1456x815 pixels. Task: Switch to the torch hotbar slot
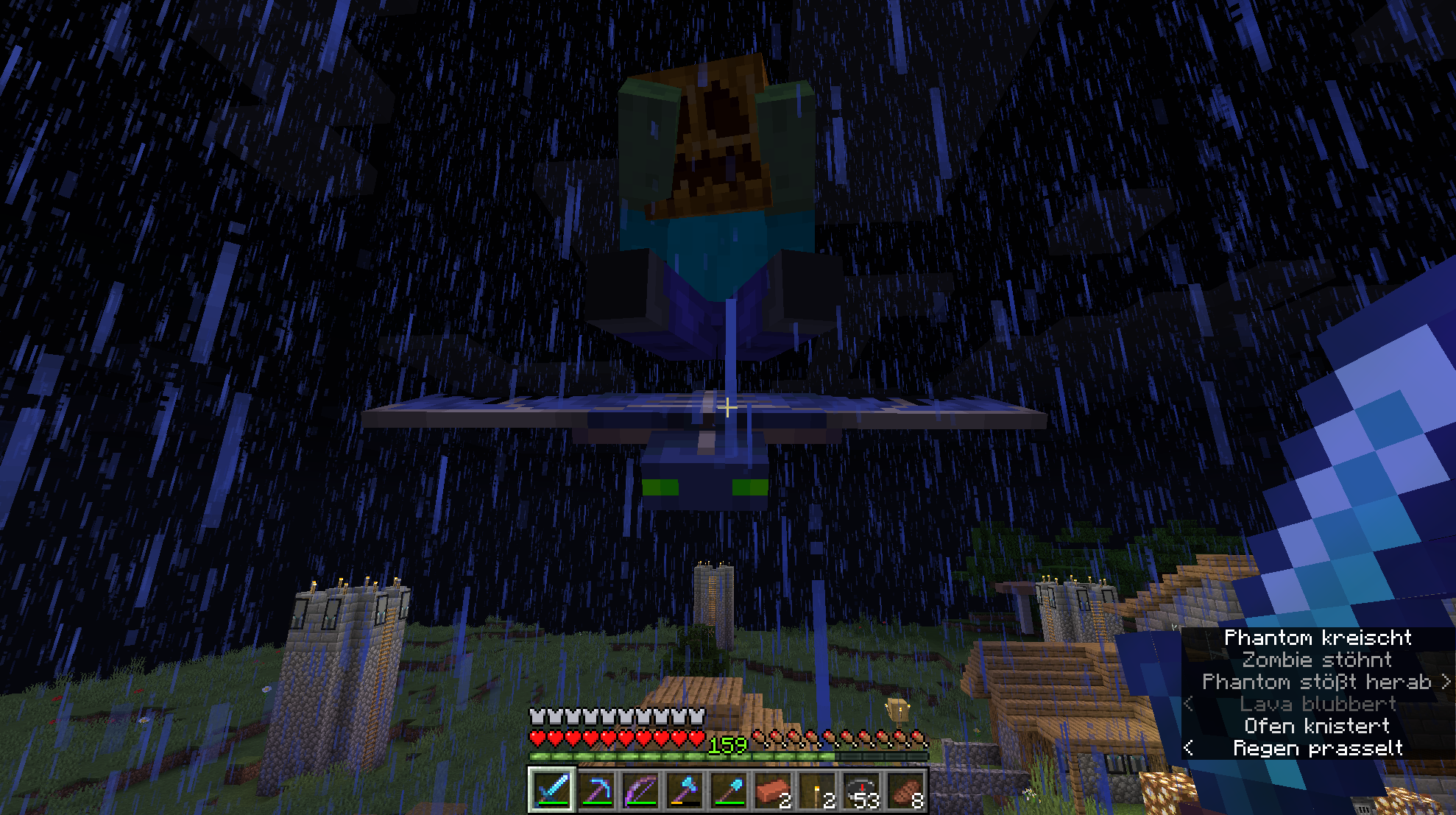[817, 791]
